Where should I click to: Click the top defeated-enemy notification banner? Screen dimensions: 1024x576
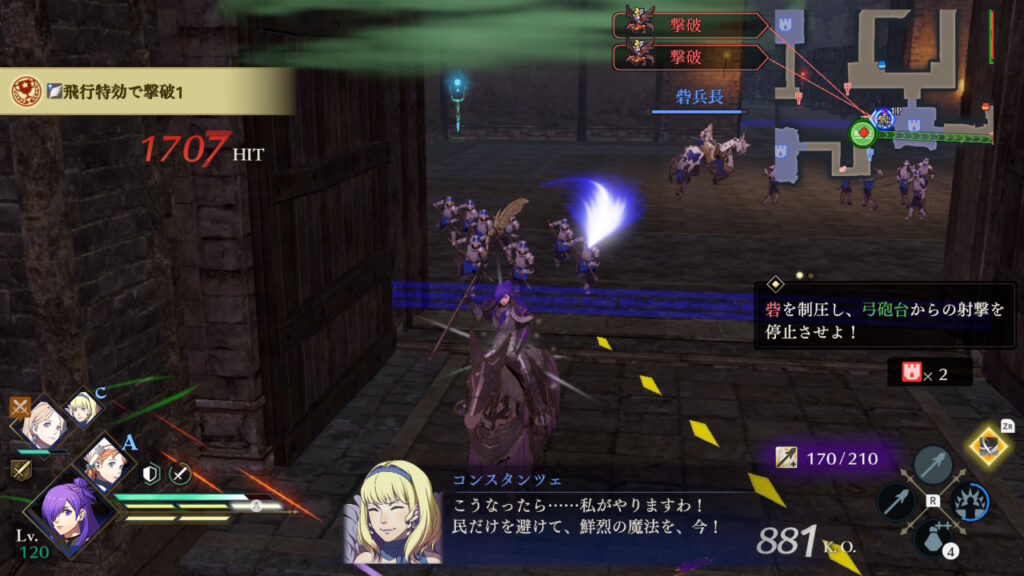tap(690, 25)
